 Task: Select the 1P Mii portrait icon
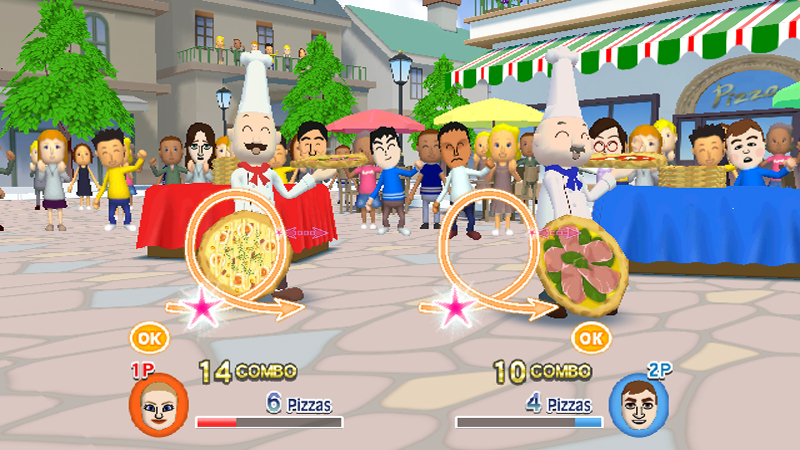pos(158,403)
